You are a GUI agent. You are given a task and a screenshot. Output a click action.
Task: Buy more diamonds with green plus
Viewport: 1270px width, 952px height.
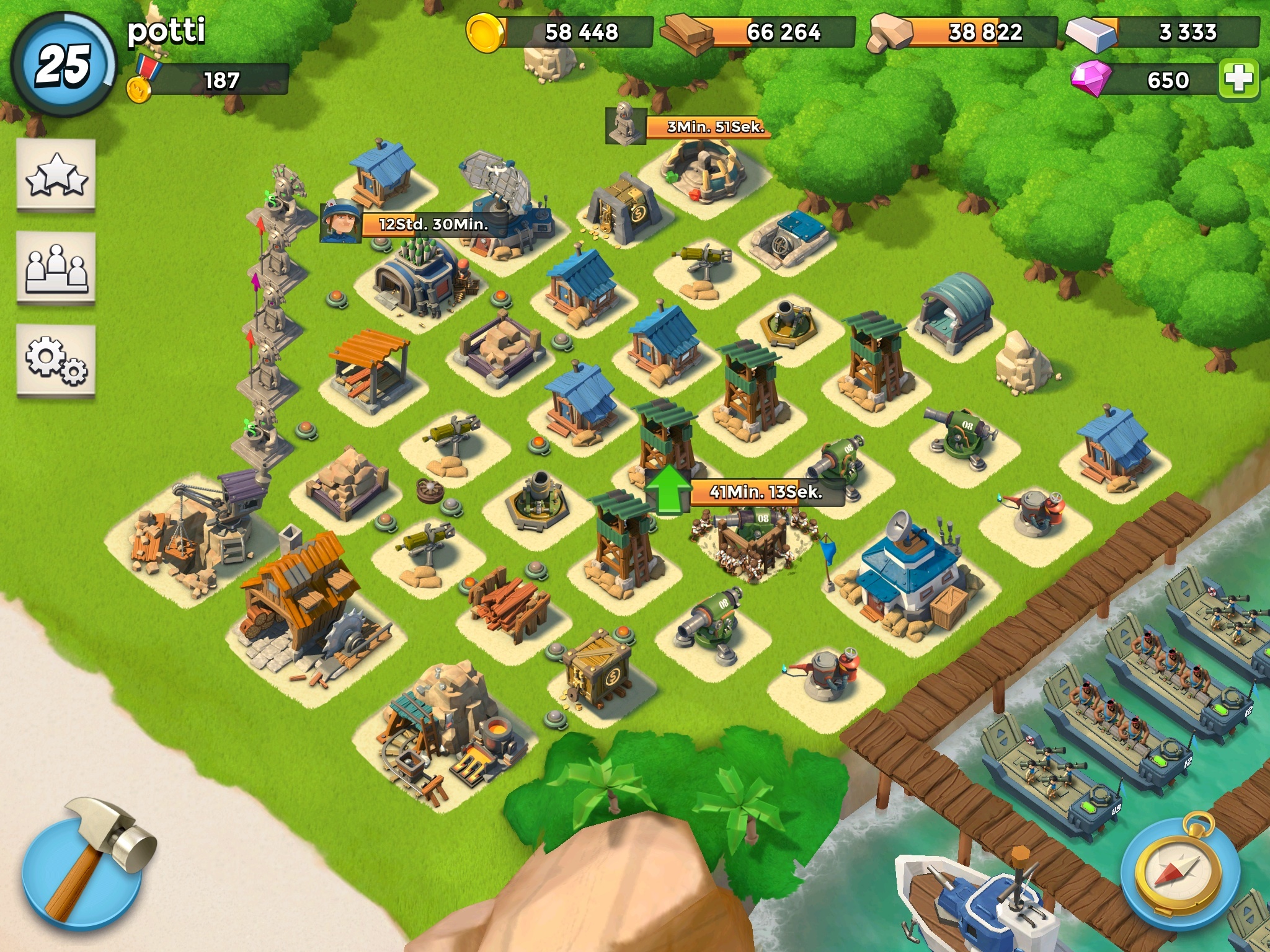tap(1238, 79)
